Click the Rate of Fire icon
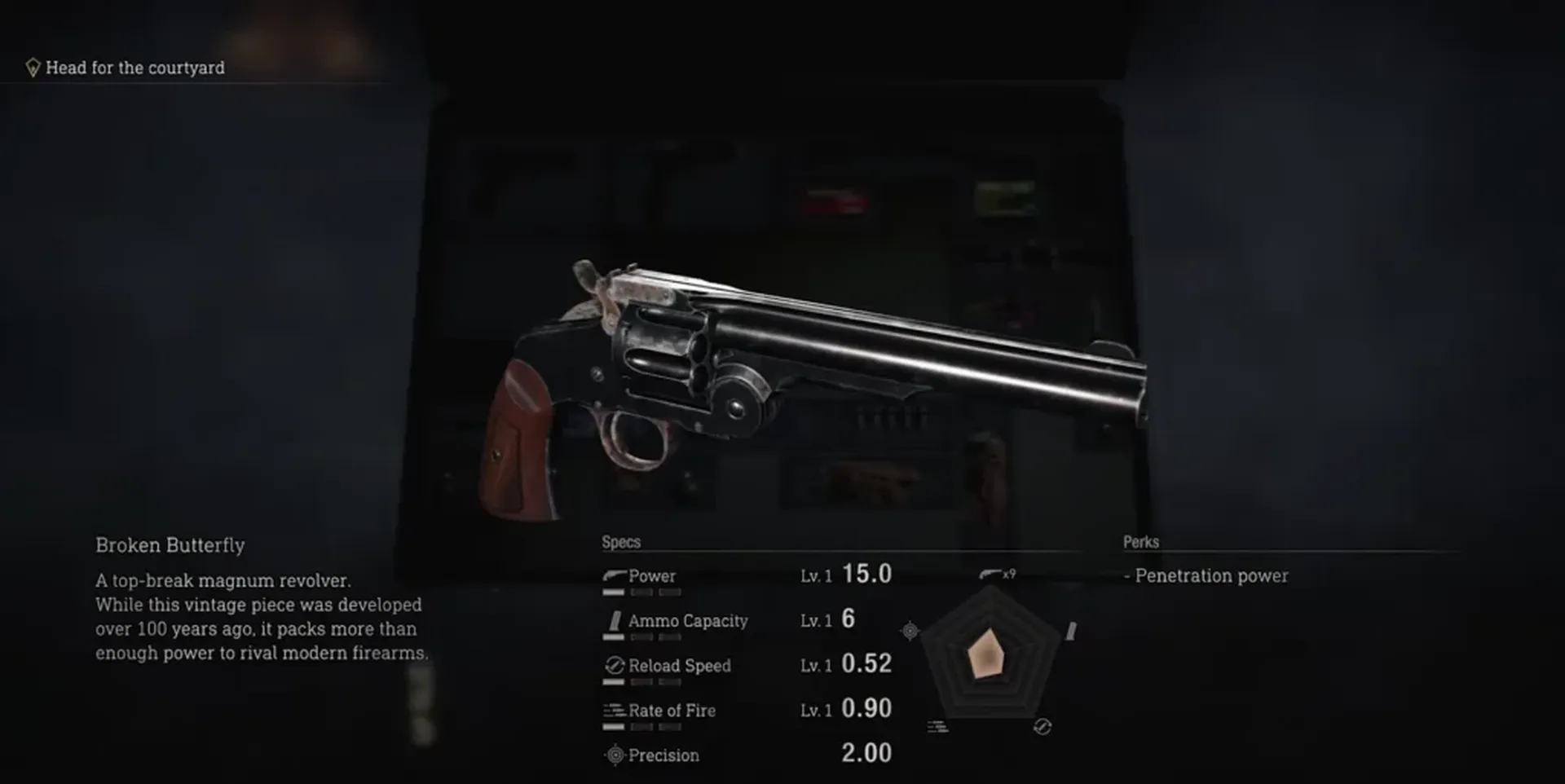The height and width of the screenshot is (784, 1565). coord(614,710)
